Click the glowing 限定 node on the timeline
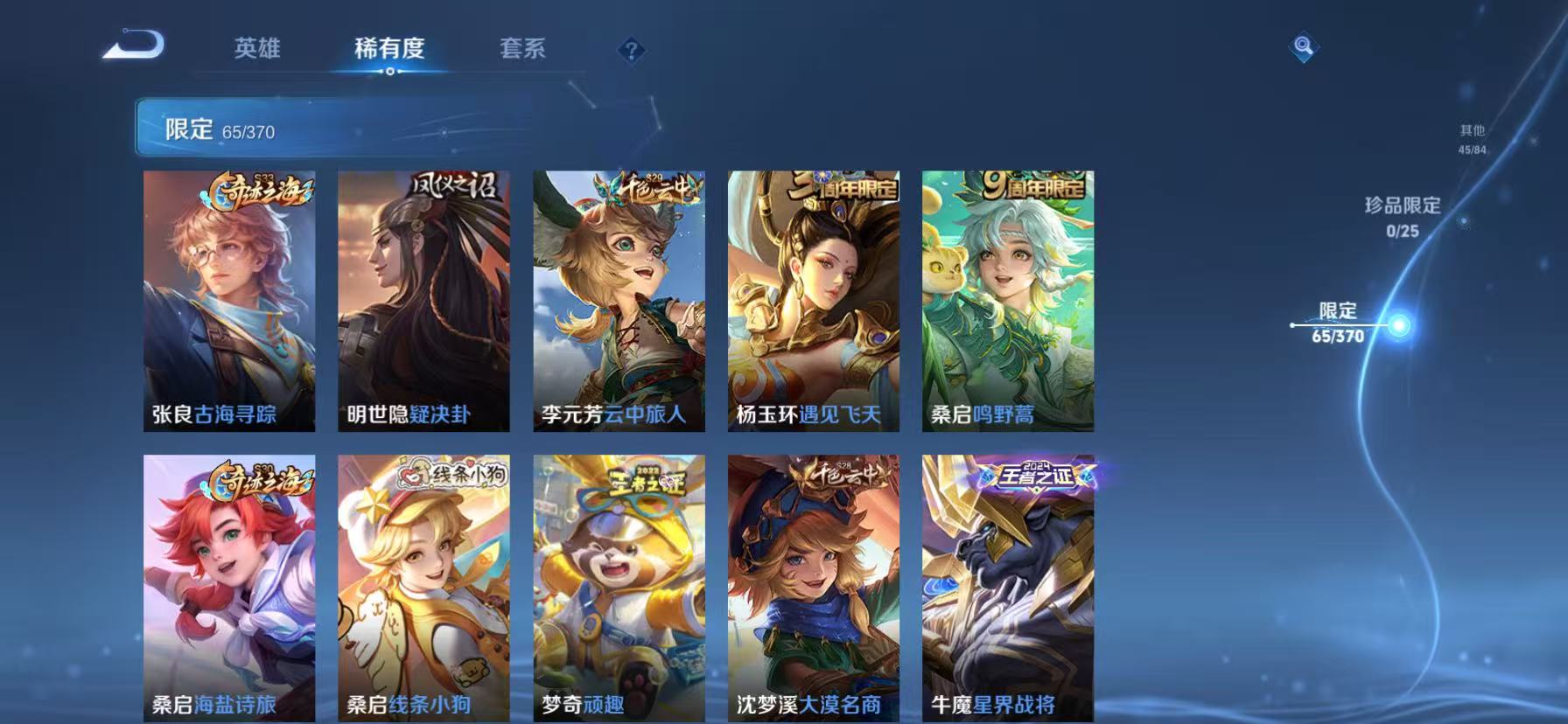 [1400, 324]
